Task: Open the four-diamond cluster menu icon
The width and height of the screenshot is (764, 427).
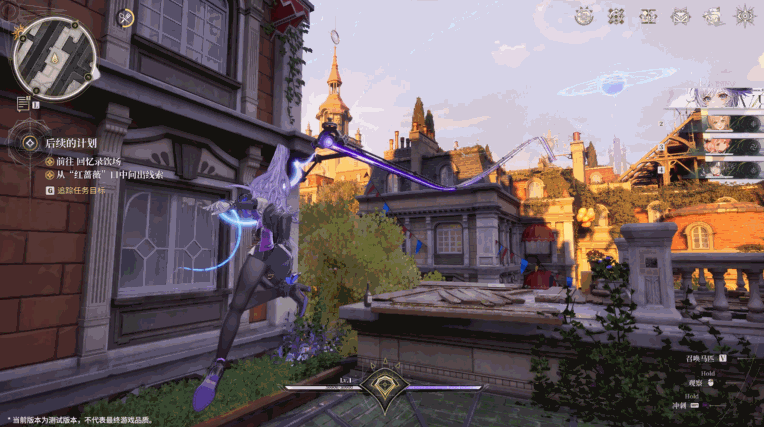Action: pyautogui.click(x=616, y=15)
